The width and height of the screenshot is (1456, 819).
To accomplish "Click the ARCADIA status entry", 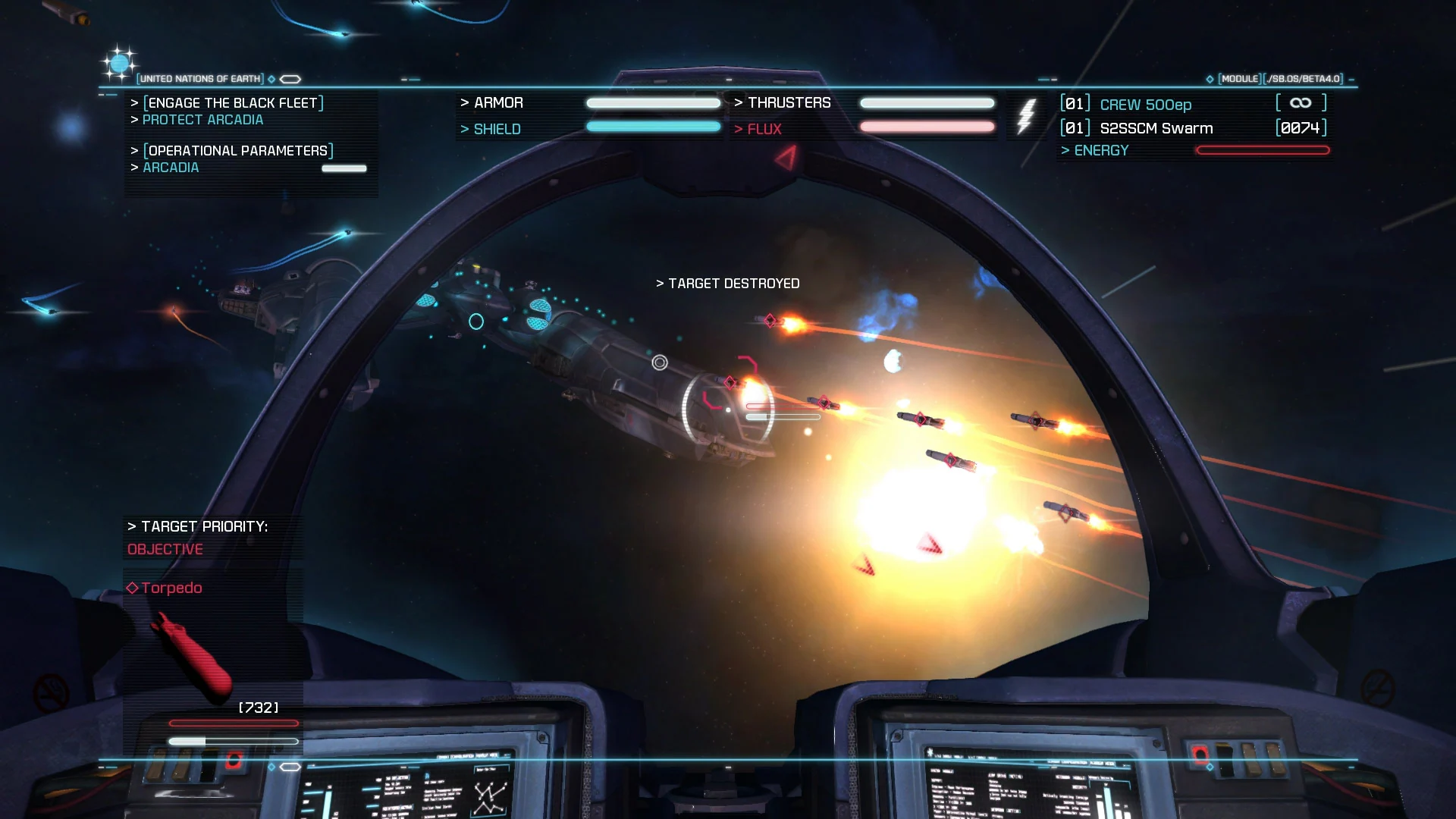I will pyautogui.click(x=171, y=168).
